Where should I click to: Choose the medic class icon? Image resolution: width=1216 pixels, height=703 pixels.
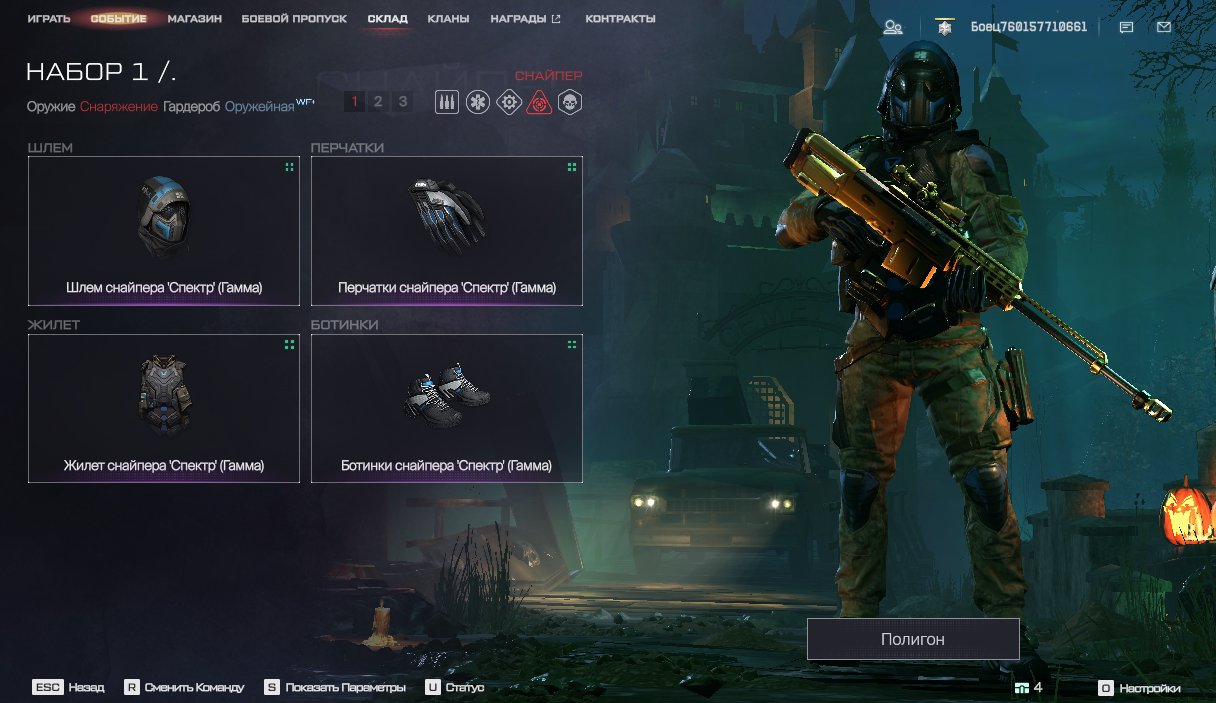478,101
